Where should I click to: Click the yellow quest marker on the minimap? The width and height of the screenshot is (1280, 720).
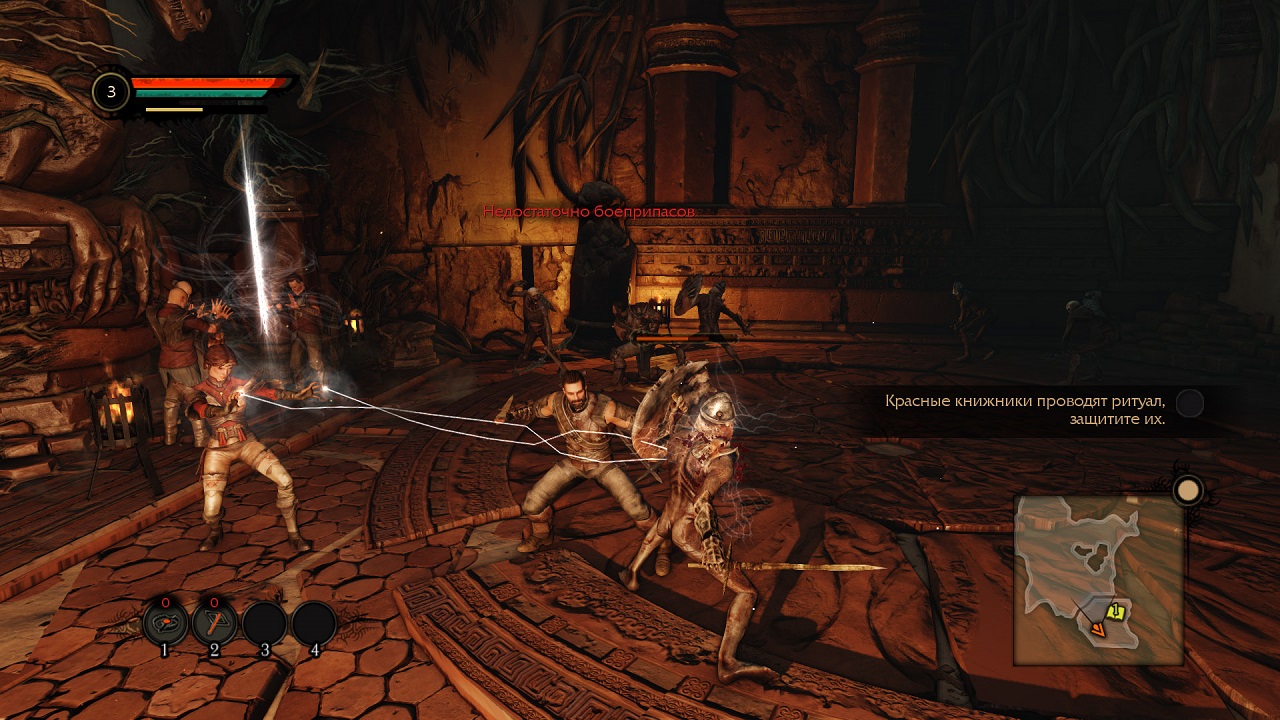pos(1116,612)
